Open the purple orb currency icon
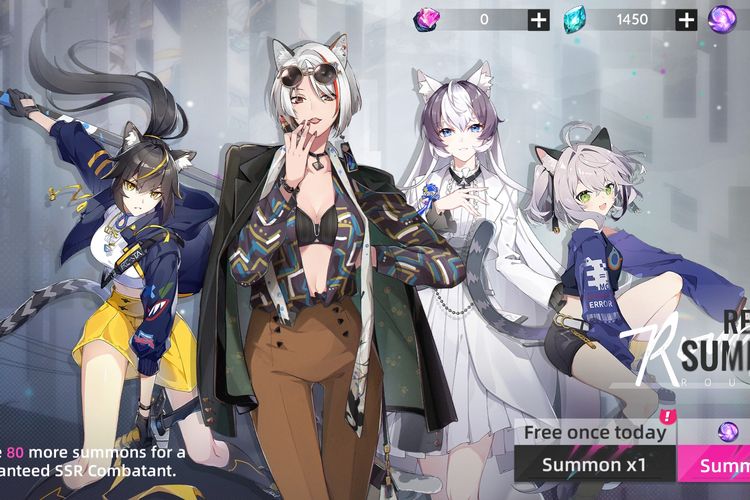The height and width of the screenshot is (500, 750). [722, 19]
